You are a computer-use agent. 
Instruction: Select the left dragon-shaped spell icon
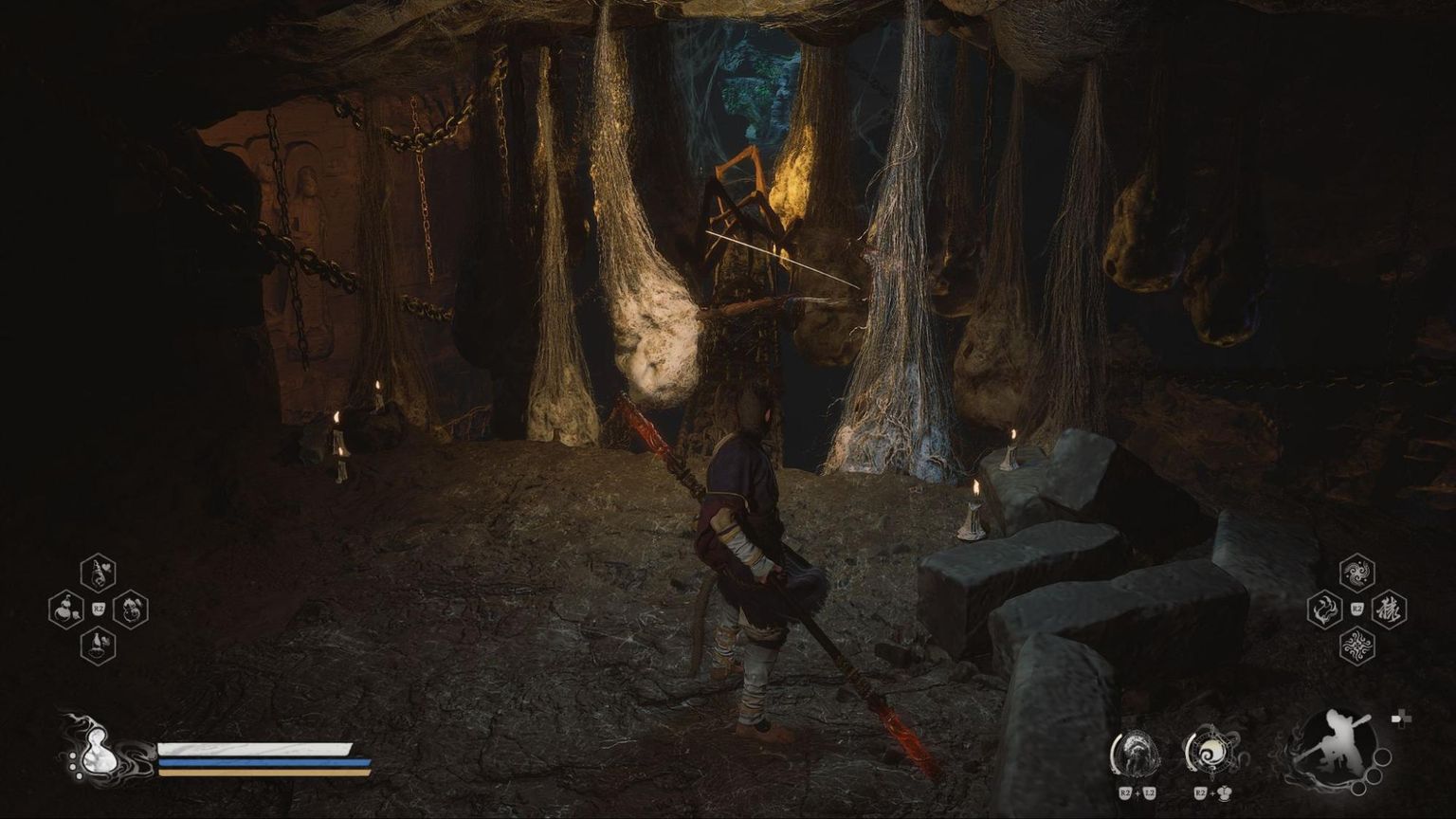click(1324, 610)
